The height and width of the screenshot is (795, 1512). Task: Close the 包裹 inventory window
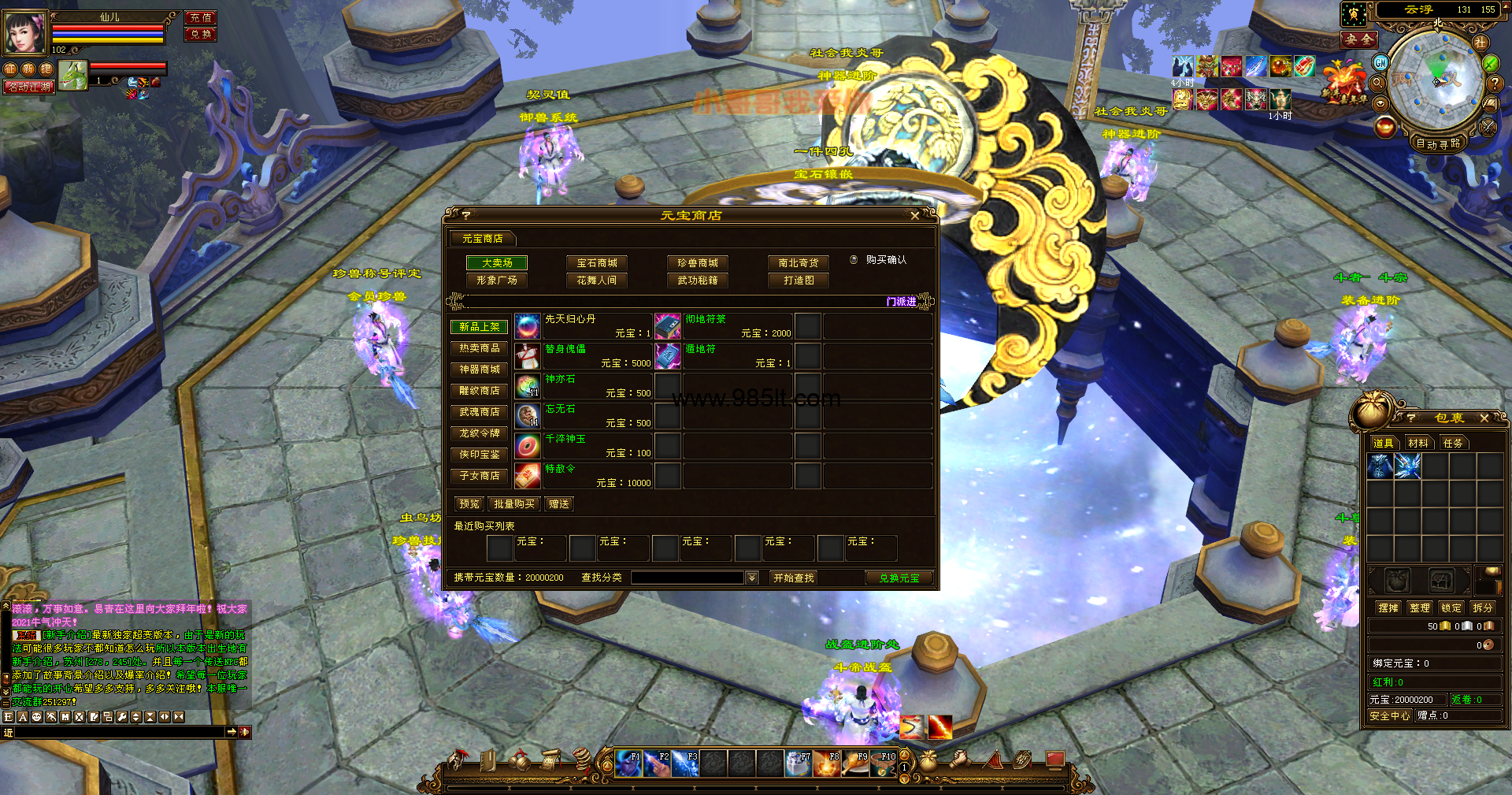(1484, 418)
